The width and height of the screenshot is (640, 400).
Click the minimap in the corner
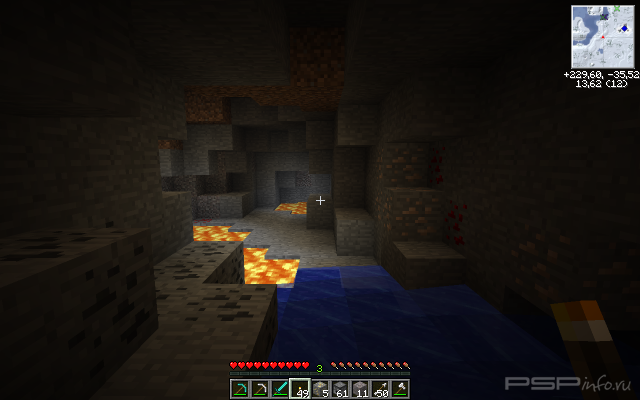(602, 36)
